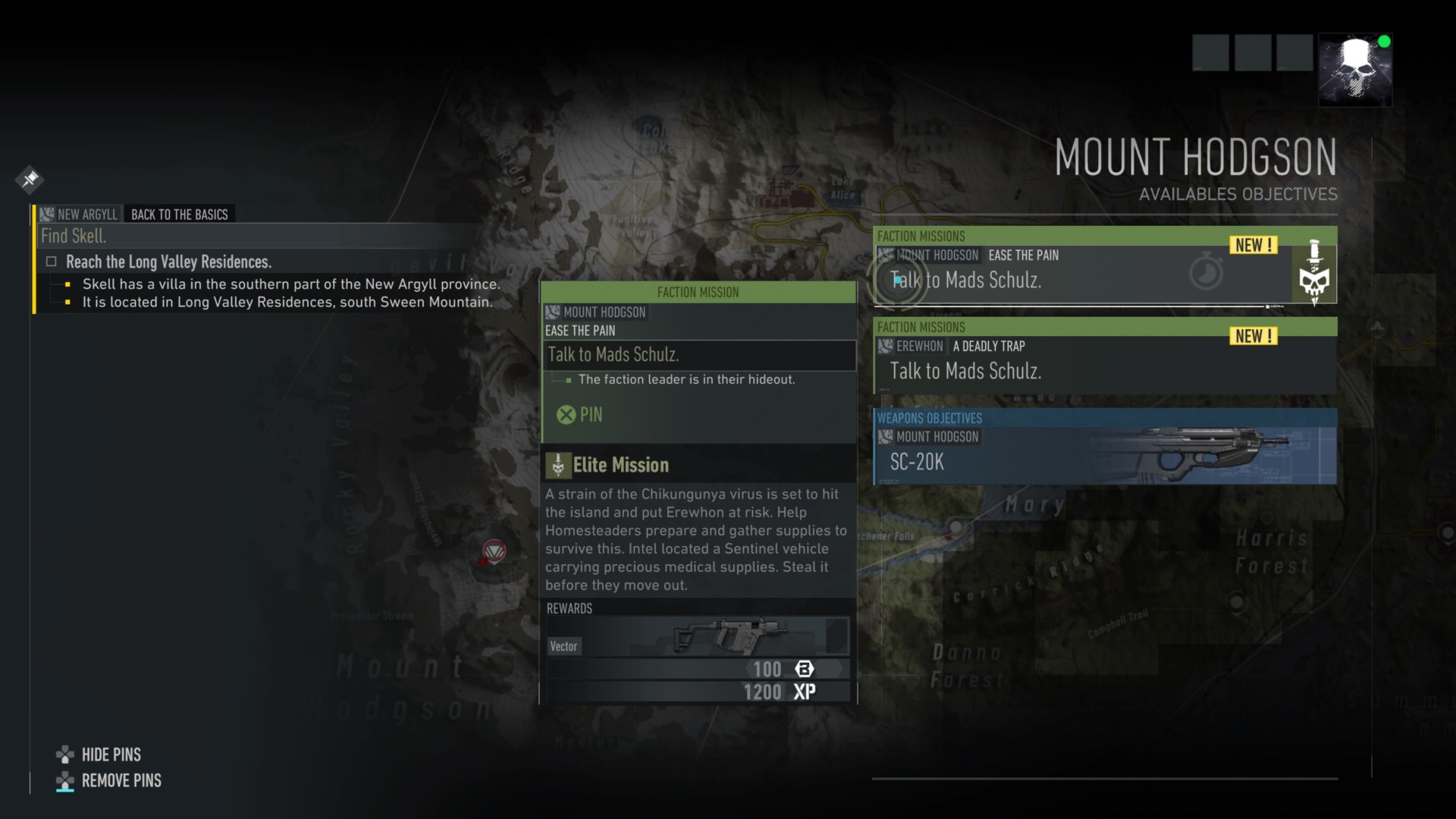
Task: Select the pushpin tool icon top-left
Action: click(29, 180)
